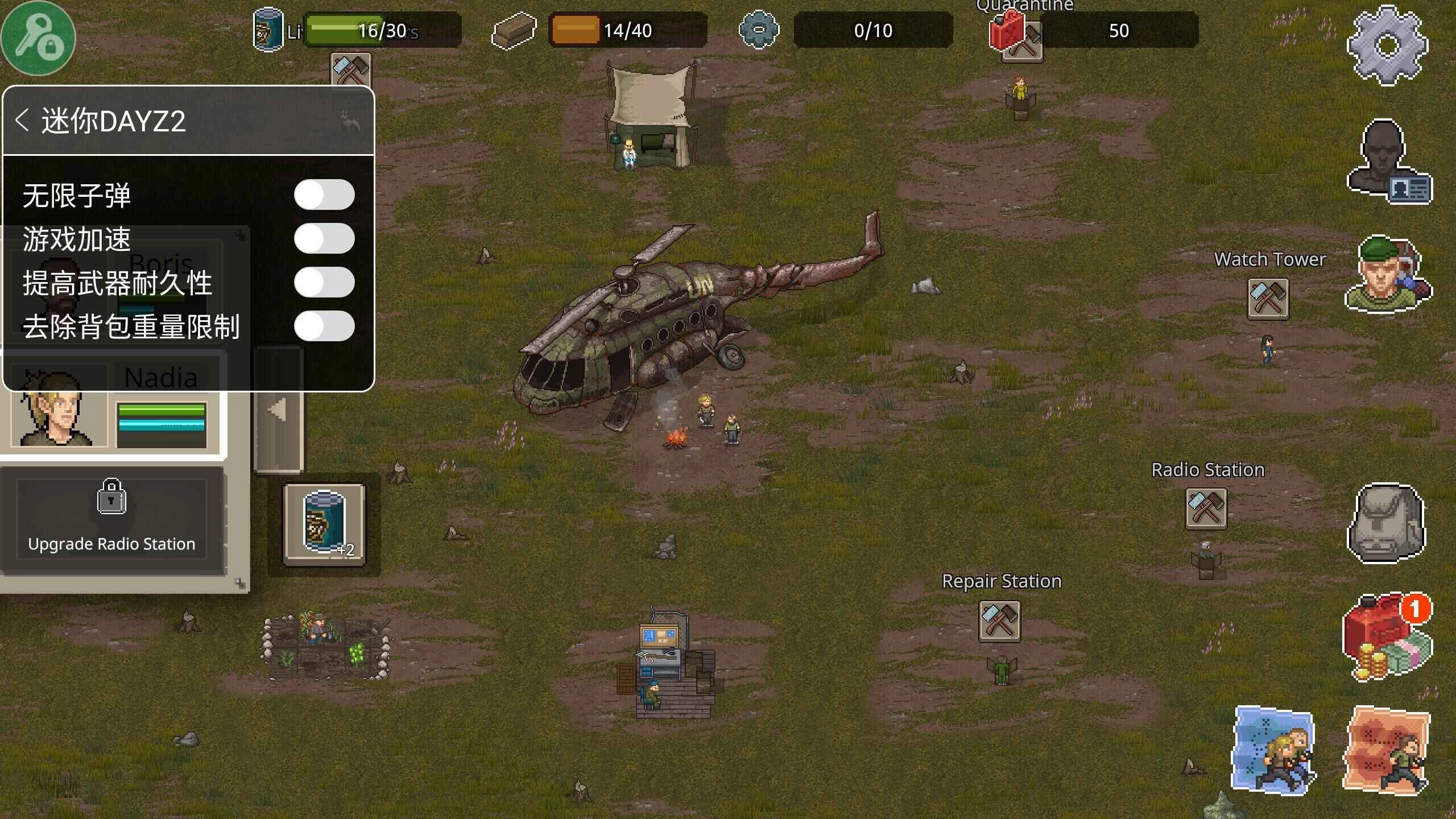Select the soldier portrait icon on the right sidebar
The height and width of the screenshot is (819, 1456).
1387,279
